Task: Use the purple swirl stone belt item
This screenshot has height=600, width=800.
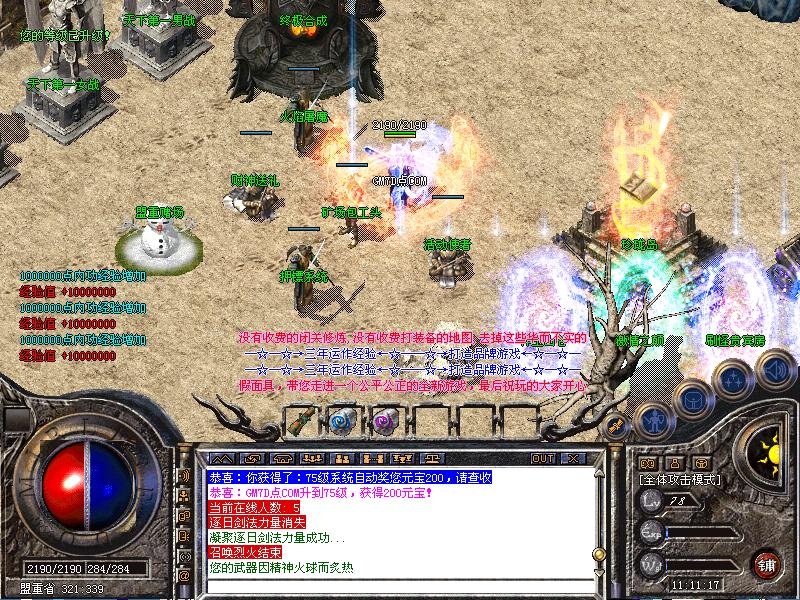Action: pyautogui.click(x=386, y=421)
